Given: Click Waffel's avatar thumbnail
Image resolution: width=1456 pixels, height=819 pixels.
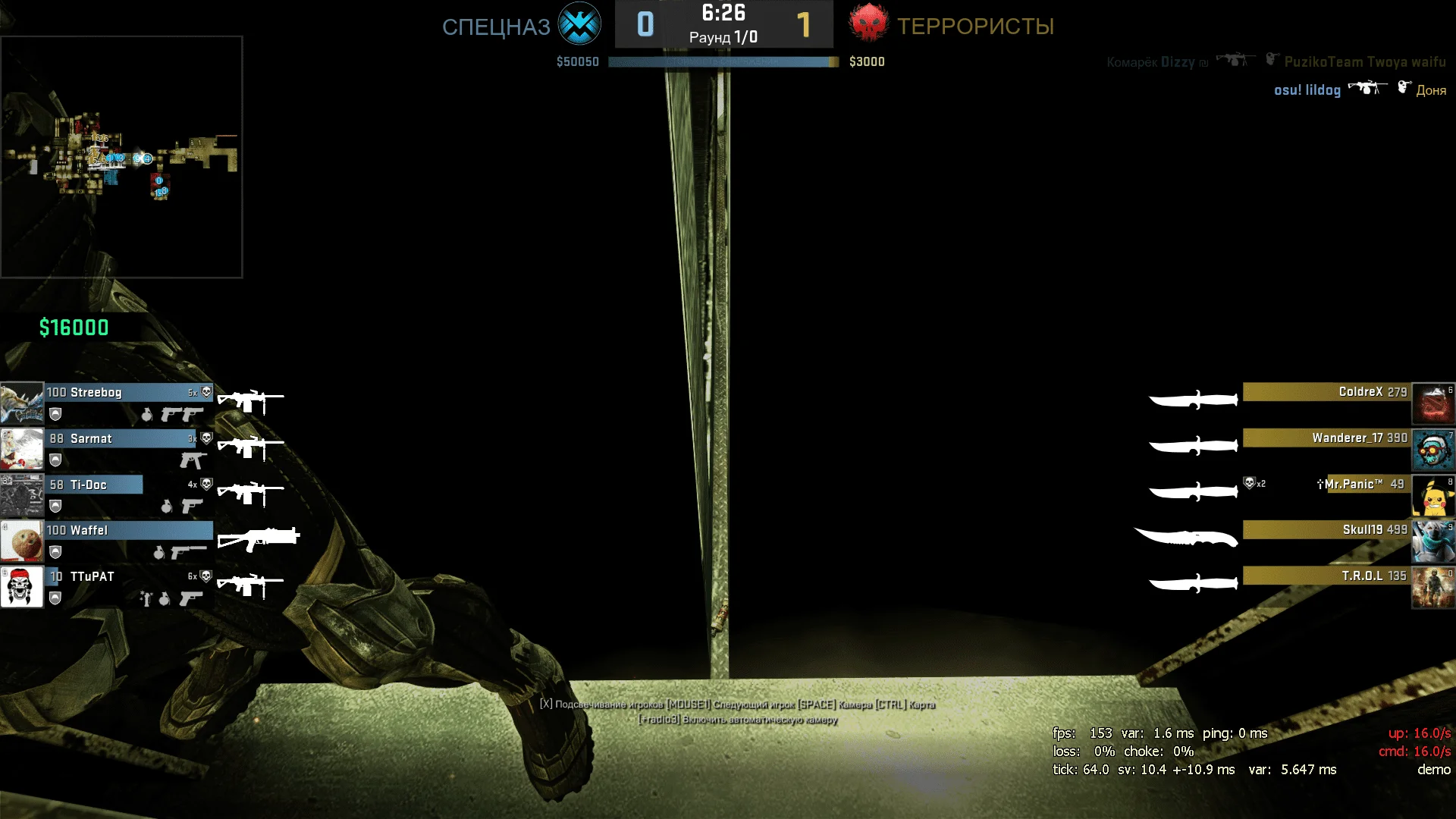Looking at the screenshot, I should click(22, 541).
